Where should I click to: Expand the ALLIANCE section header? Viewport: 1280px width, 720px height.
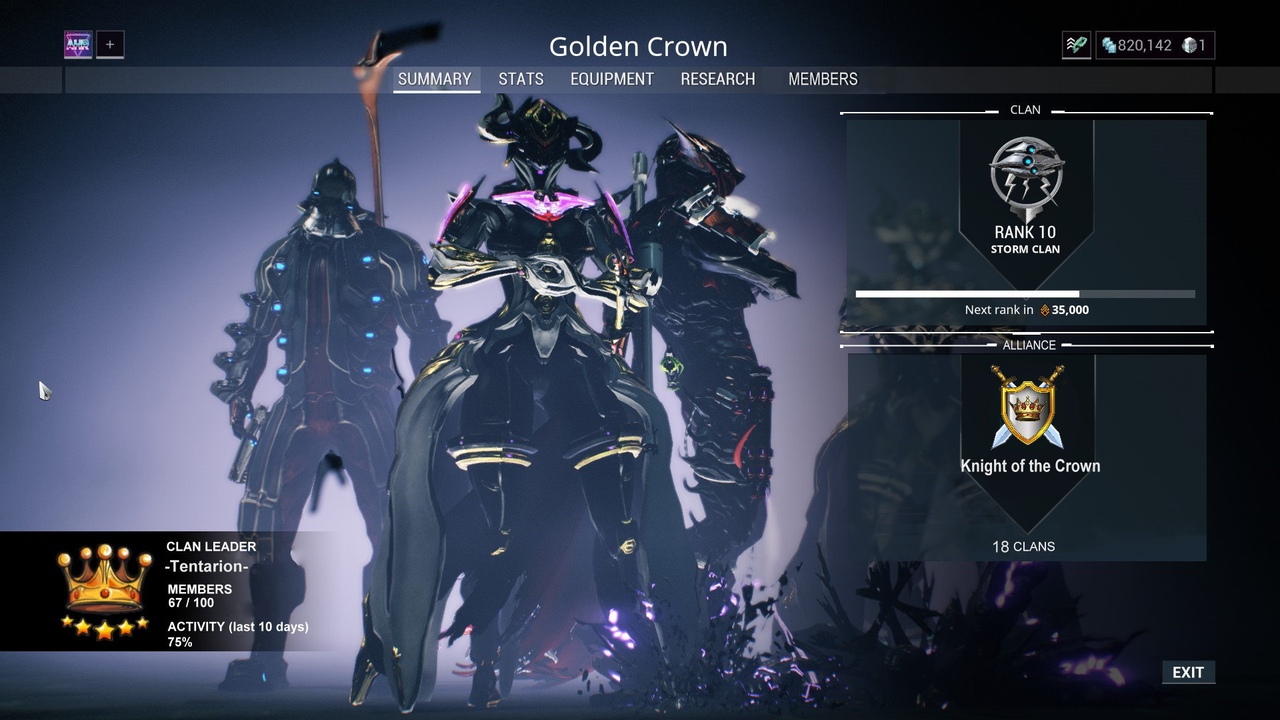coord(1026,345)
